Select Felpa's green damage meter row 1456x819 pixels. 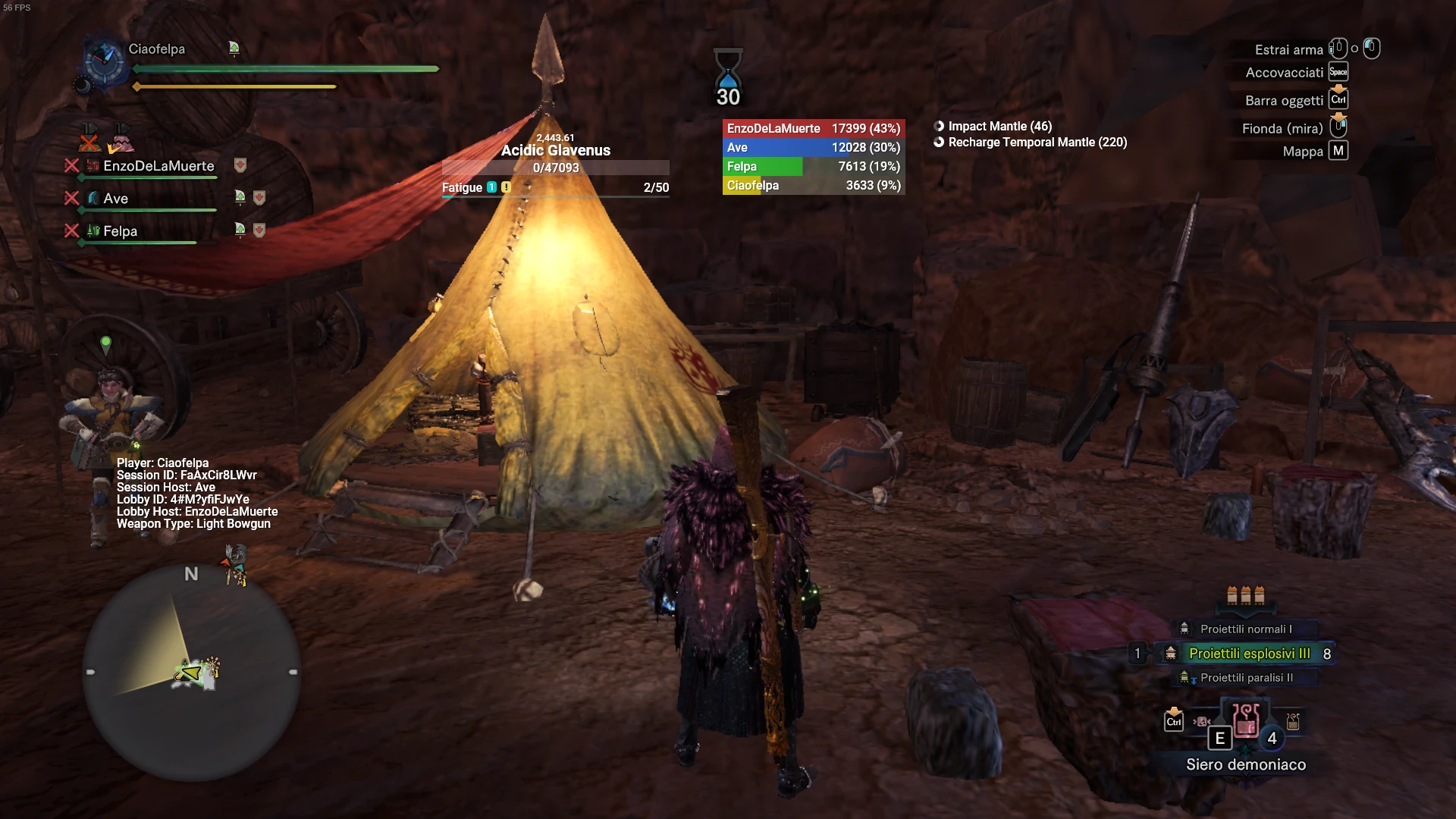[813, 167]
